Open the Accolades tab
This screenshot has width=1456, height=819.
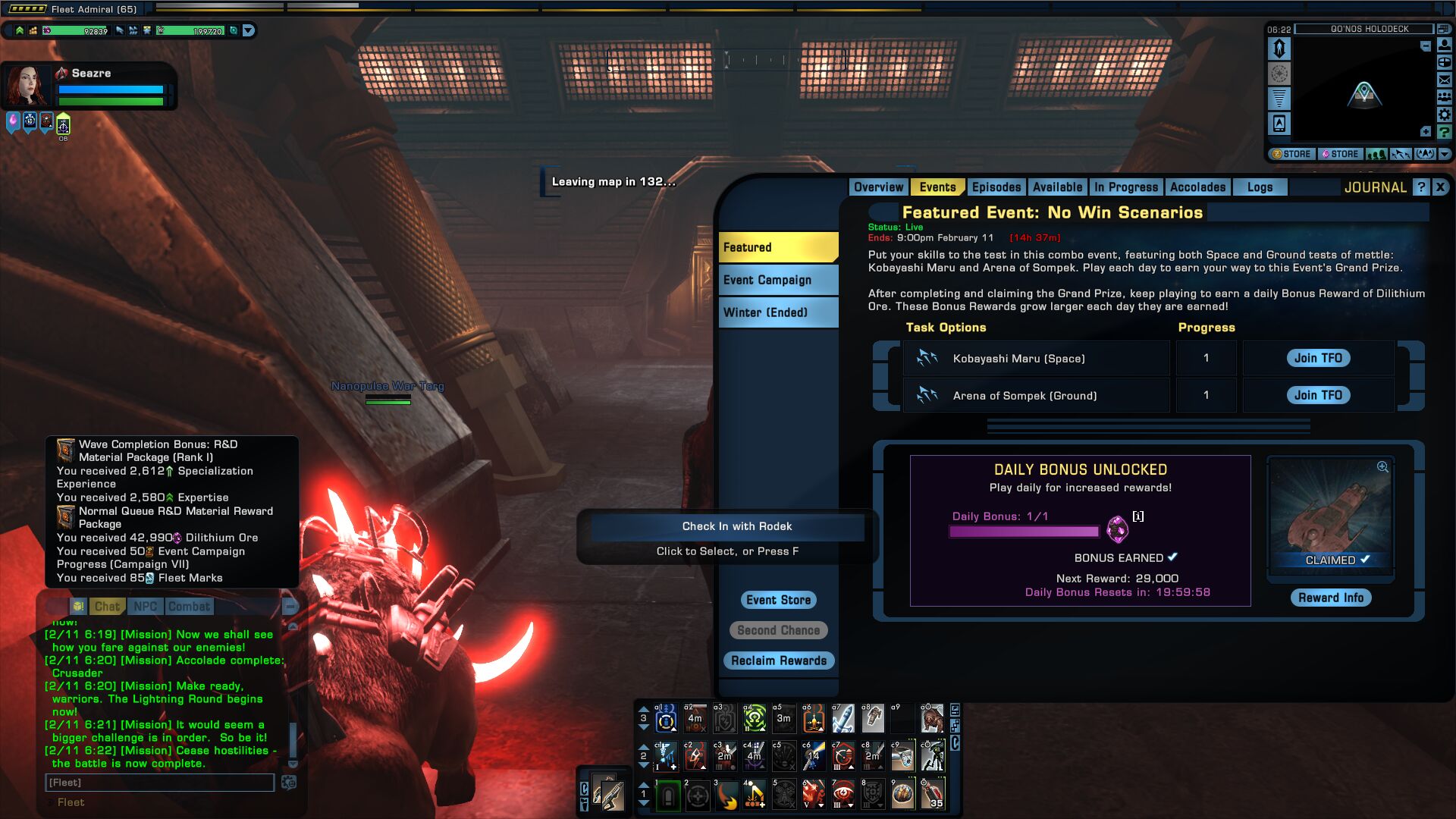[1197, 187]
